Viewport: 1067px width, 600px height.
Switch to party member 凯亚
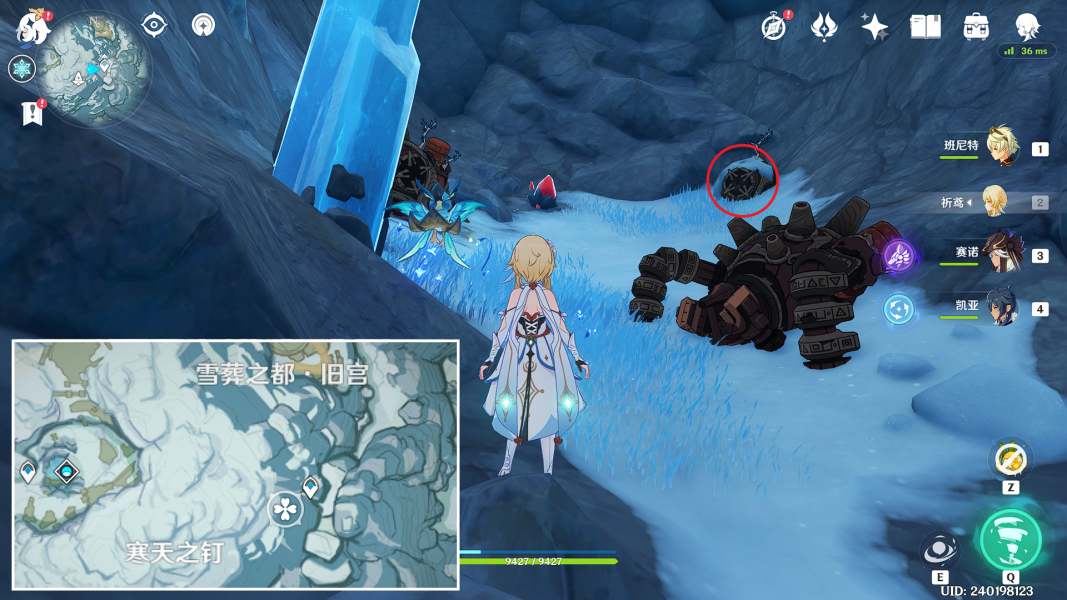click(x=1001, y=307)
